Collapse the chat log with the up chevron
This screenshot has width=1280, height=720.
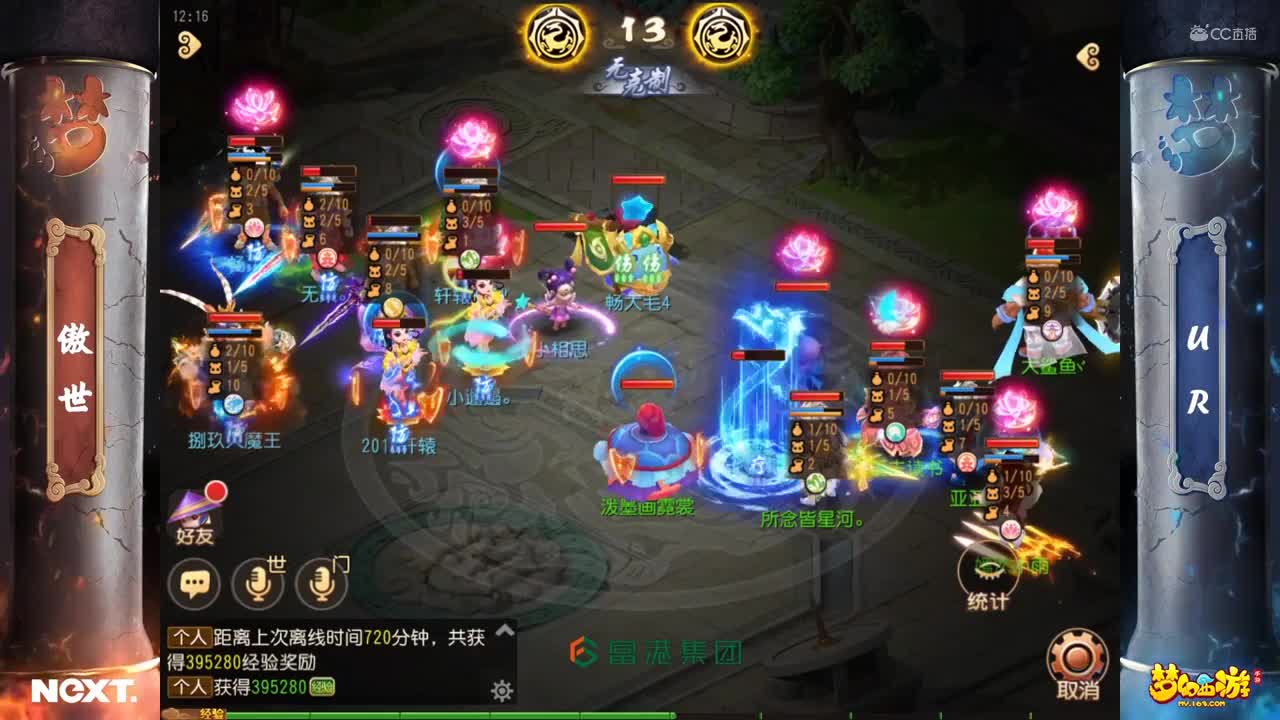pyautogui.click(x=504, y=630)
